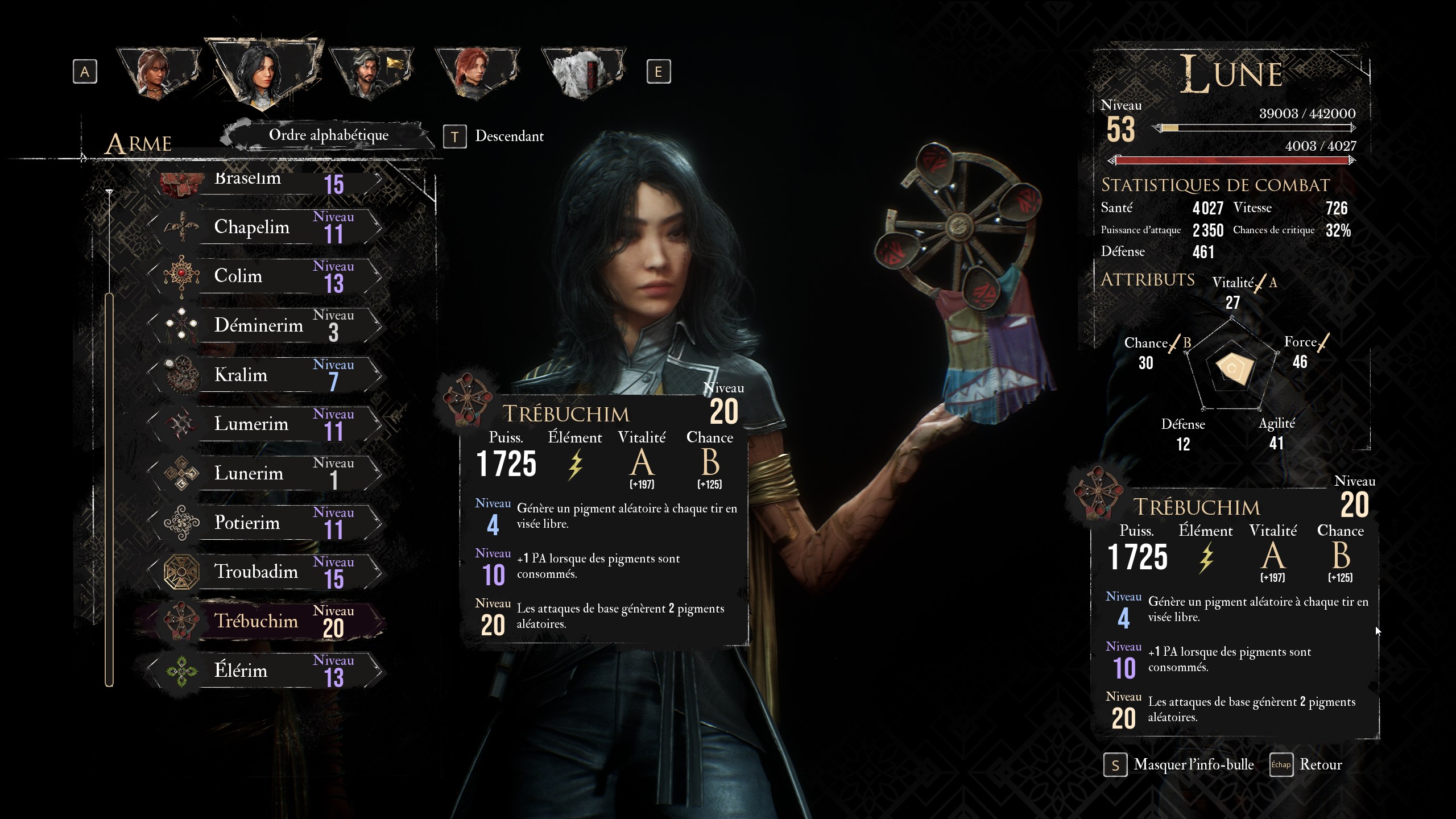Pick the Lumerim weapon
Screen dimensions: 1456x819
pyautogui.click(x=266, y=424)
